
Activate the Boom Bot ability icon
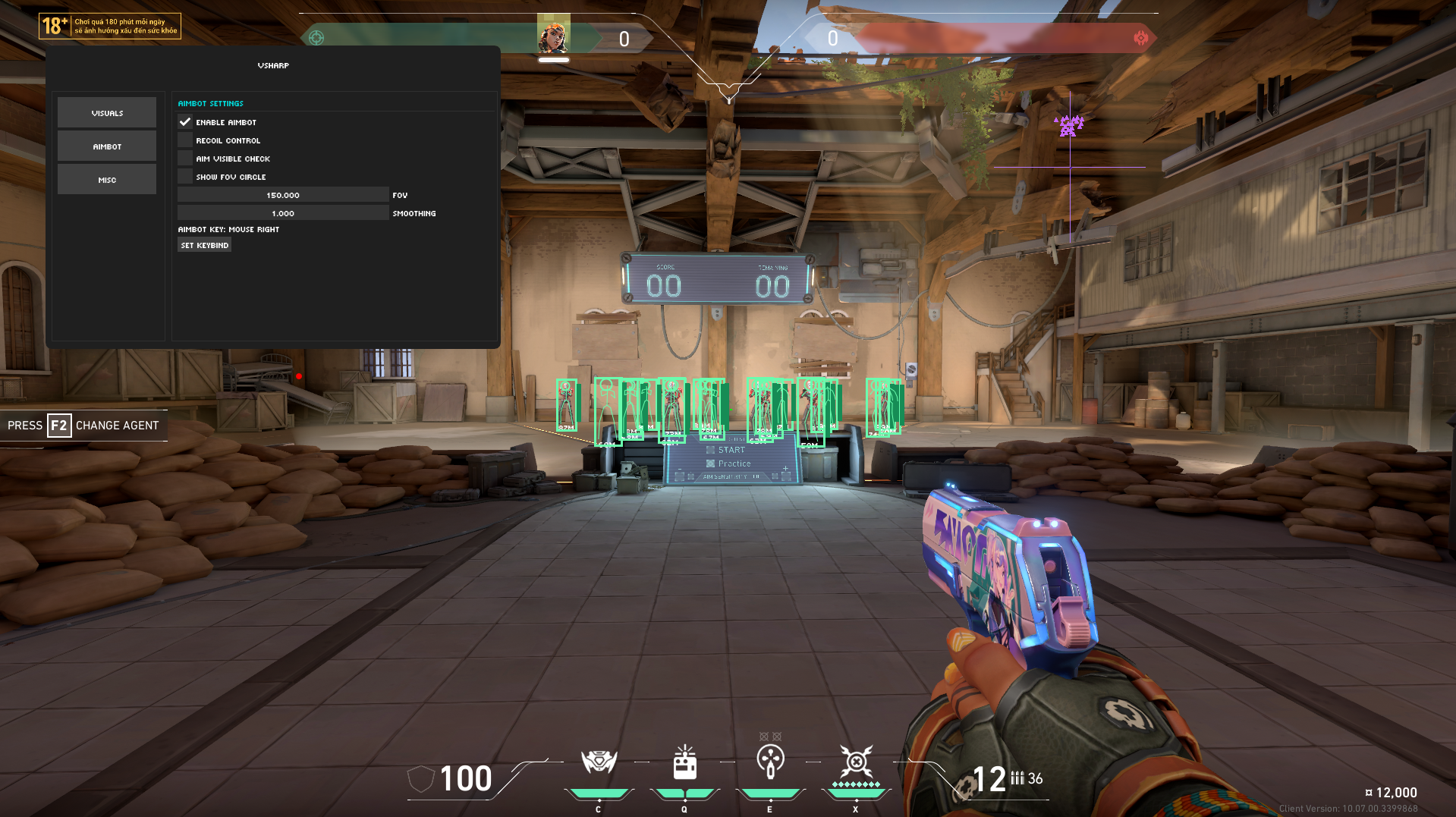pyautogui.click(x=599, y=761)
